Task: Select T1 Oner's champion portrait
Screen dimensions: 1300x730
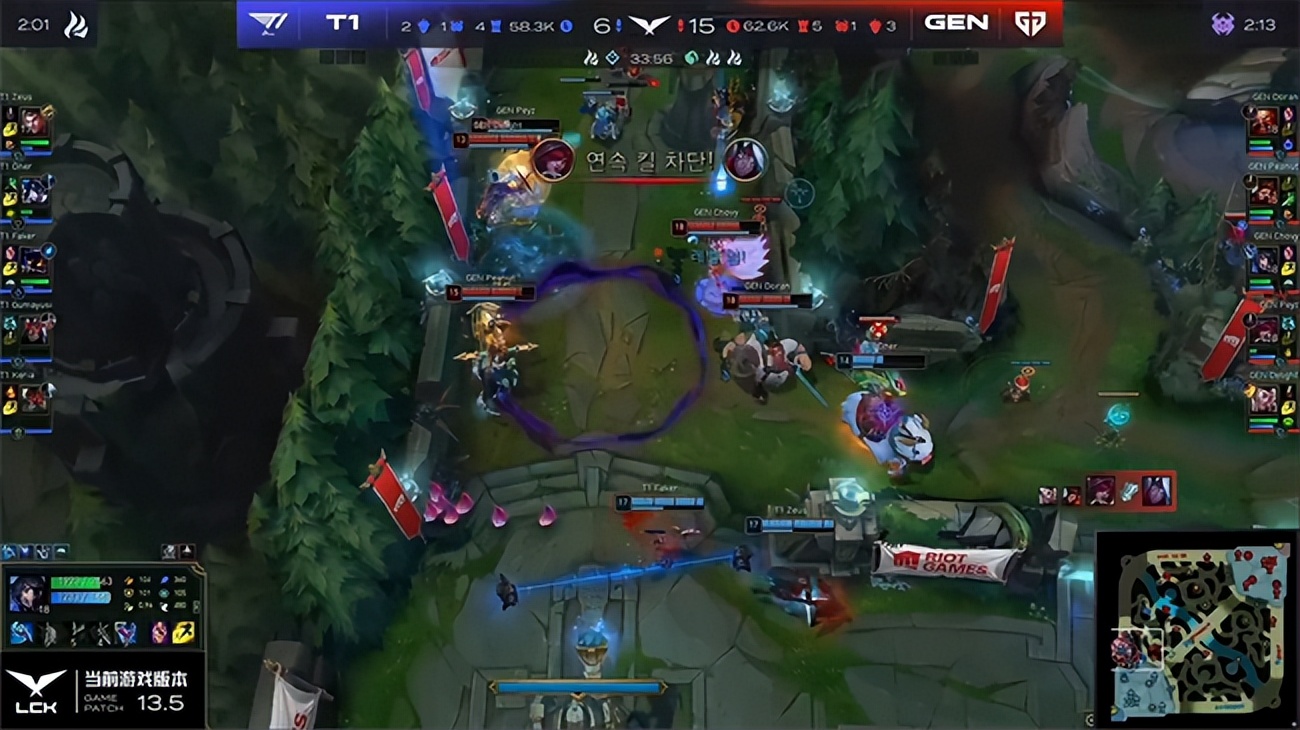Action: point(35,190)
